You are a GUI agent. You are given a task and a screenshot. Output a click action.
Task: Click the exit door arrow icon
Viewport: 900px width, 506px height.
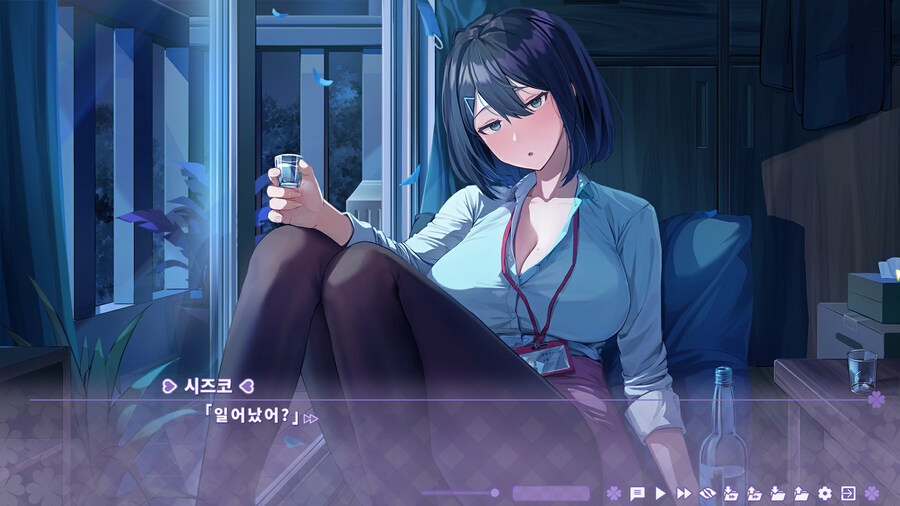(848, 493)
